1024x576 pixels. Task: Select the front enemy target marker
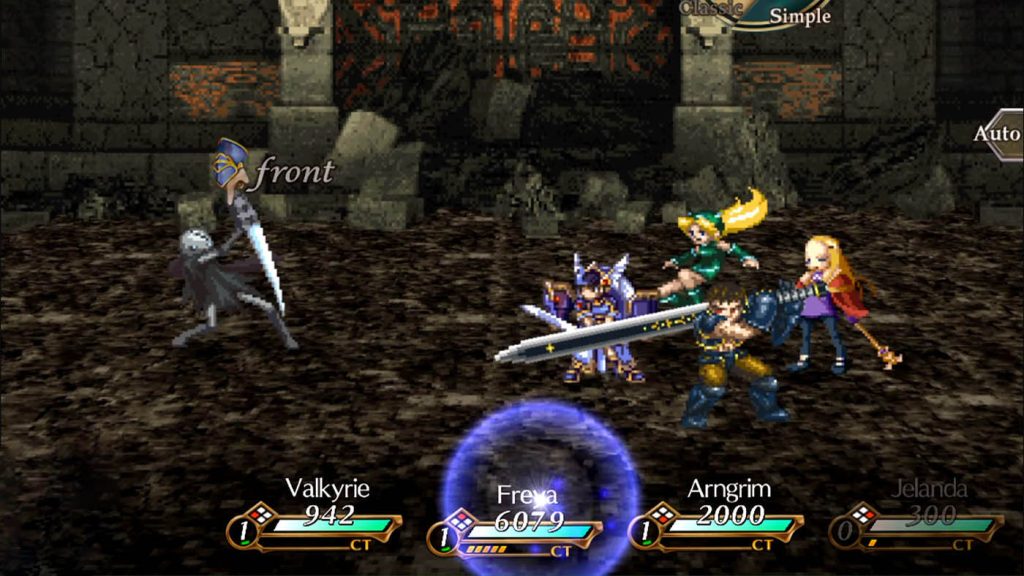point(232,165)
